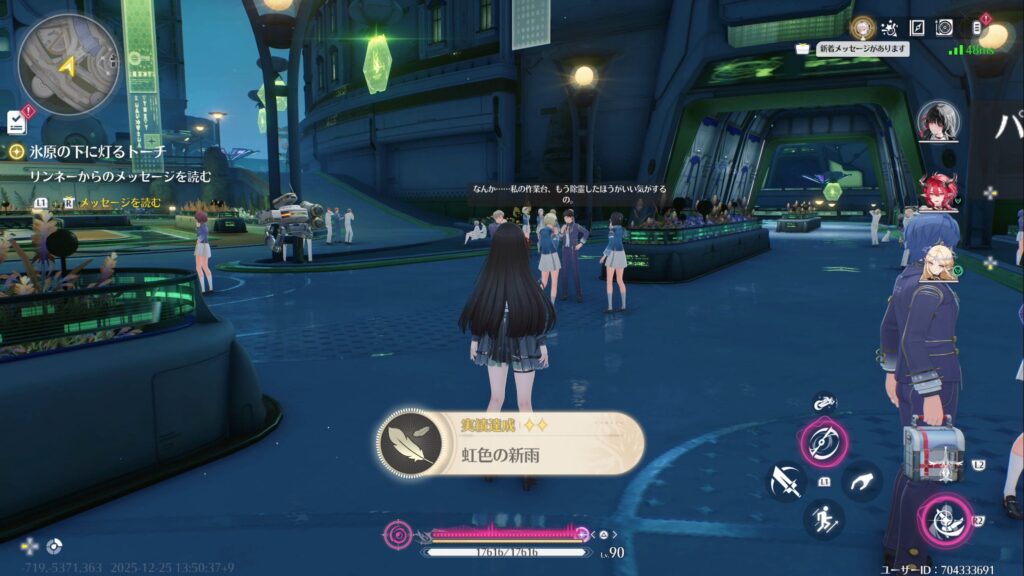The image size is (1024, 576).
Task: Summon the motorcycle vehicle icon
Action: (824, 404)
